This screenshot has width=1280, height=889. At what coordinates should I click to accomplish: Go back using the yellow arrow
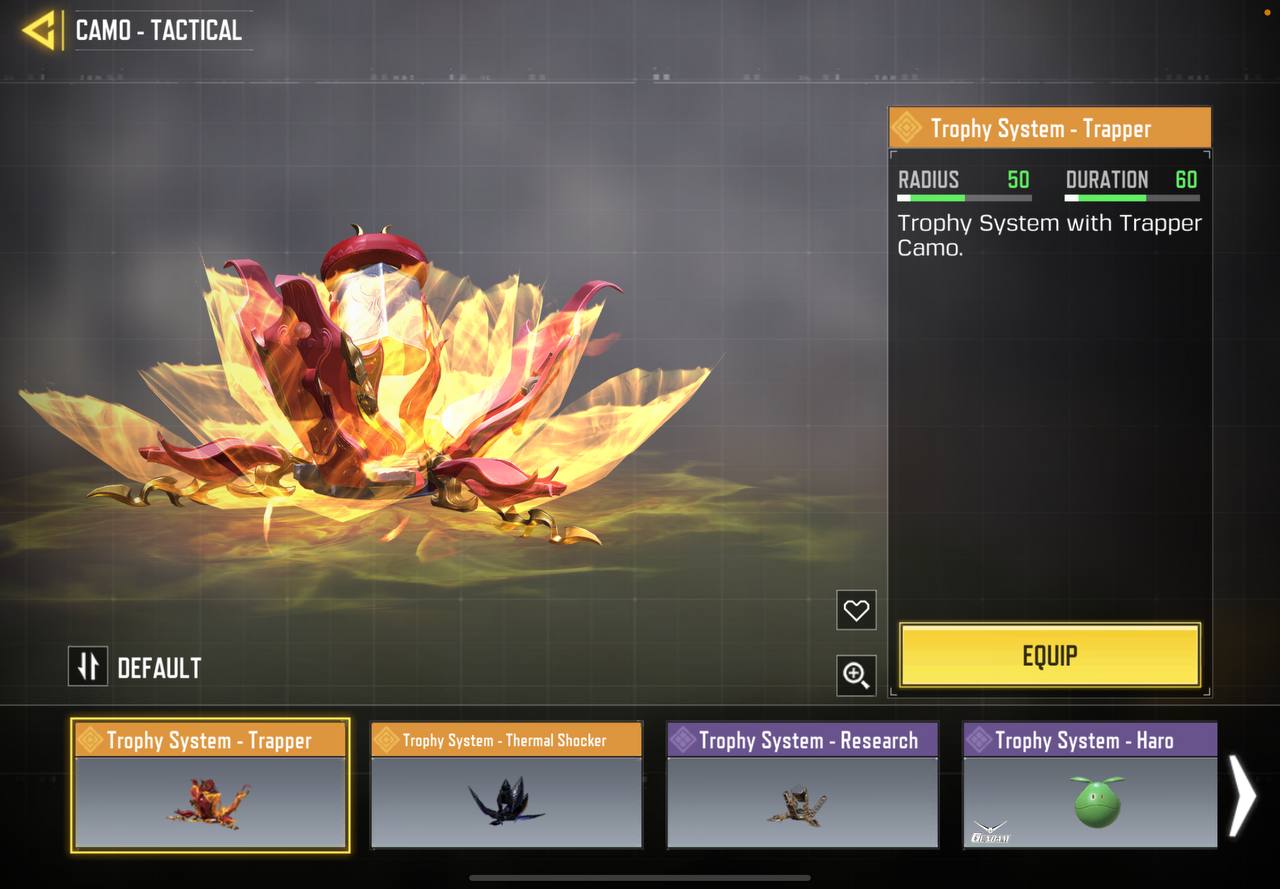(39, 30)
